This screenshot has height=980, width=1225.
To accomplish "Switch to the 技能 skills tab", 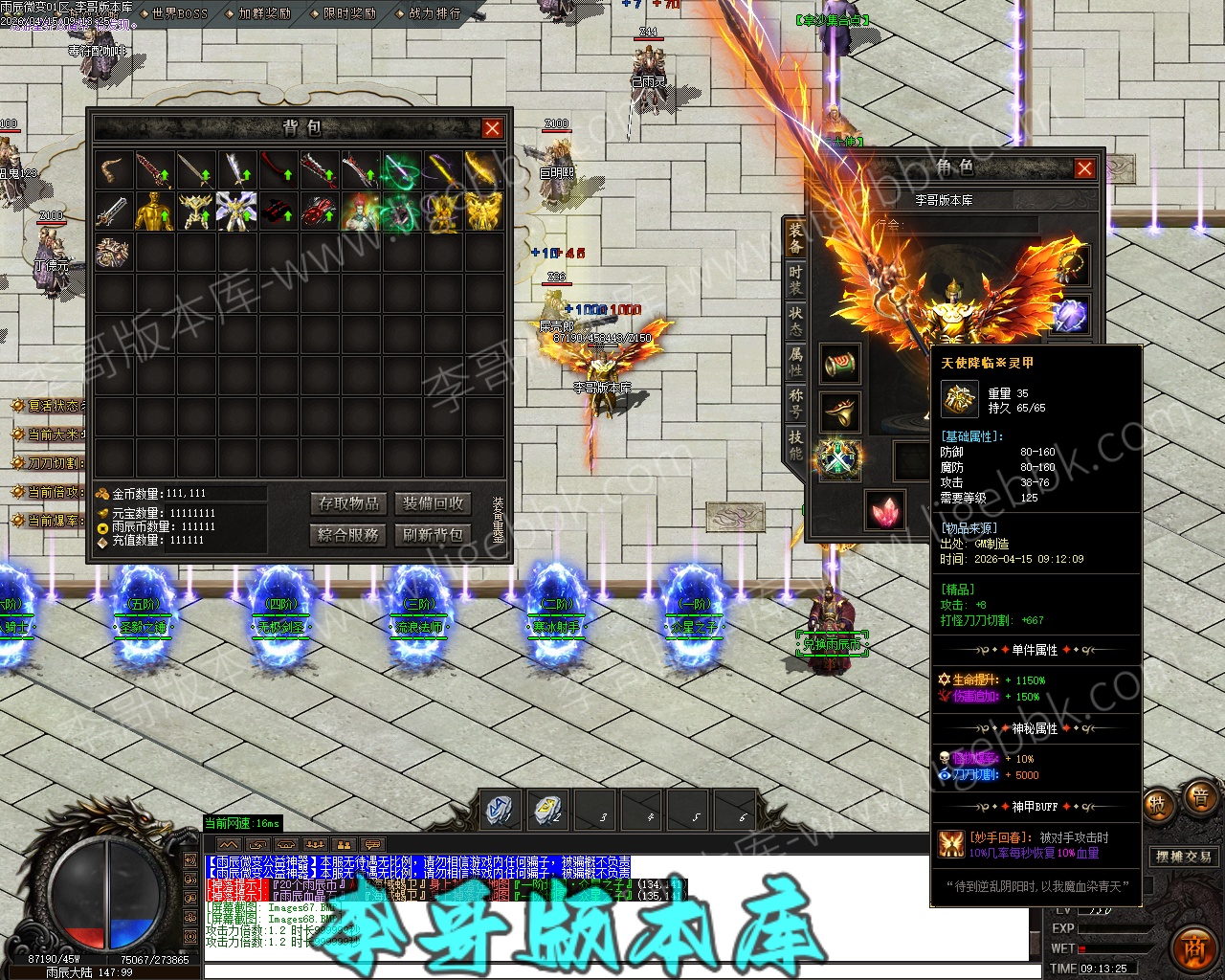I will 795,443.
